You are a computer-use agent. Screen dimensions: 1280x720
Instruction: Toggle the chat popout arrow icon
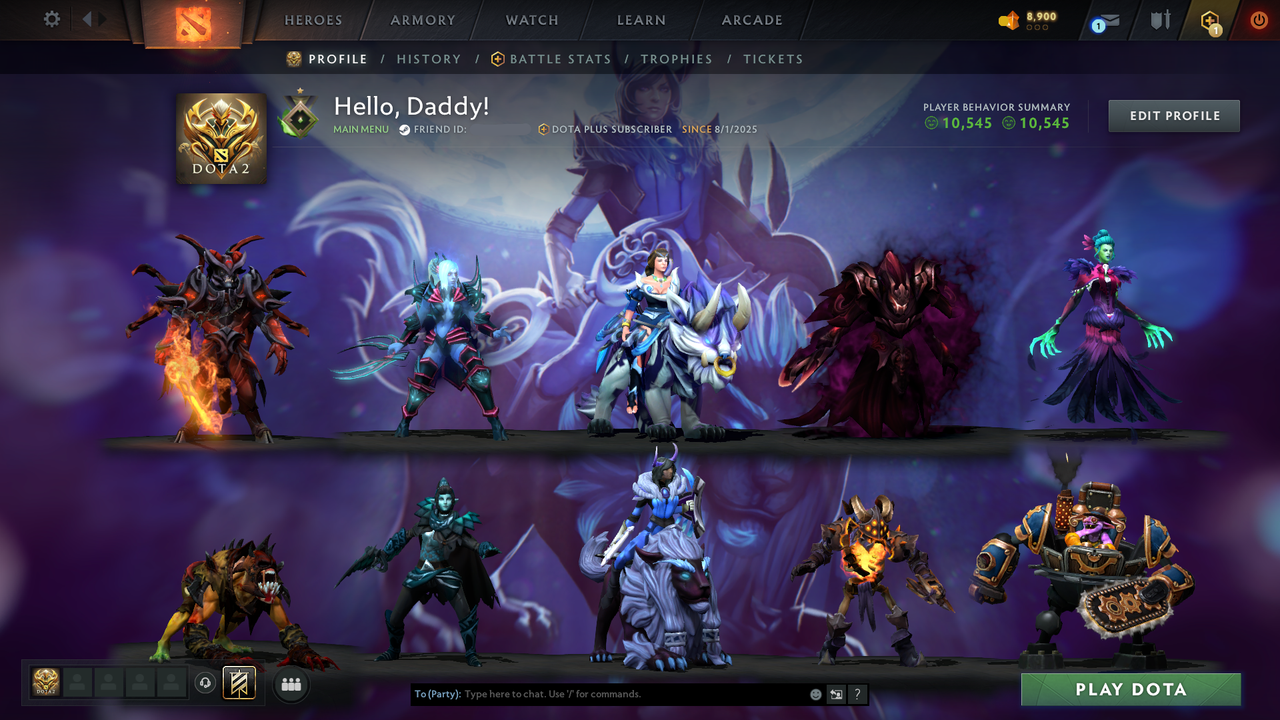click(x=836, y=693)
